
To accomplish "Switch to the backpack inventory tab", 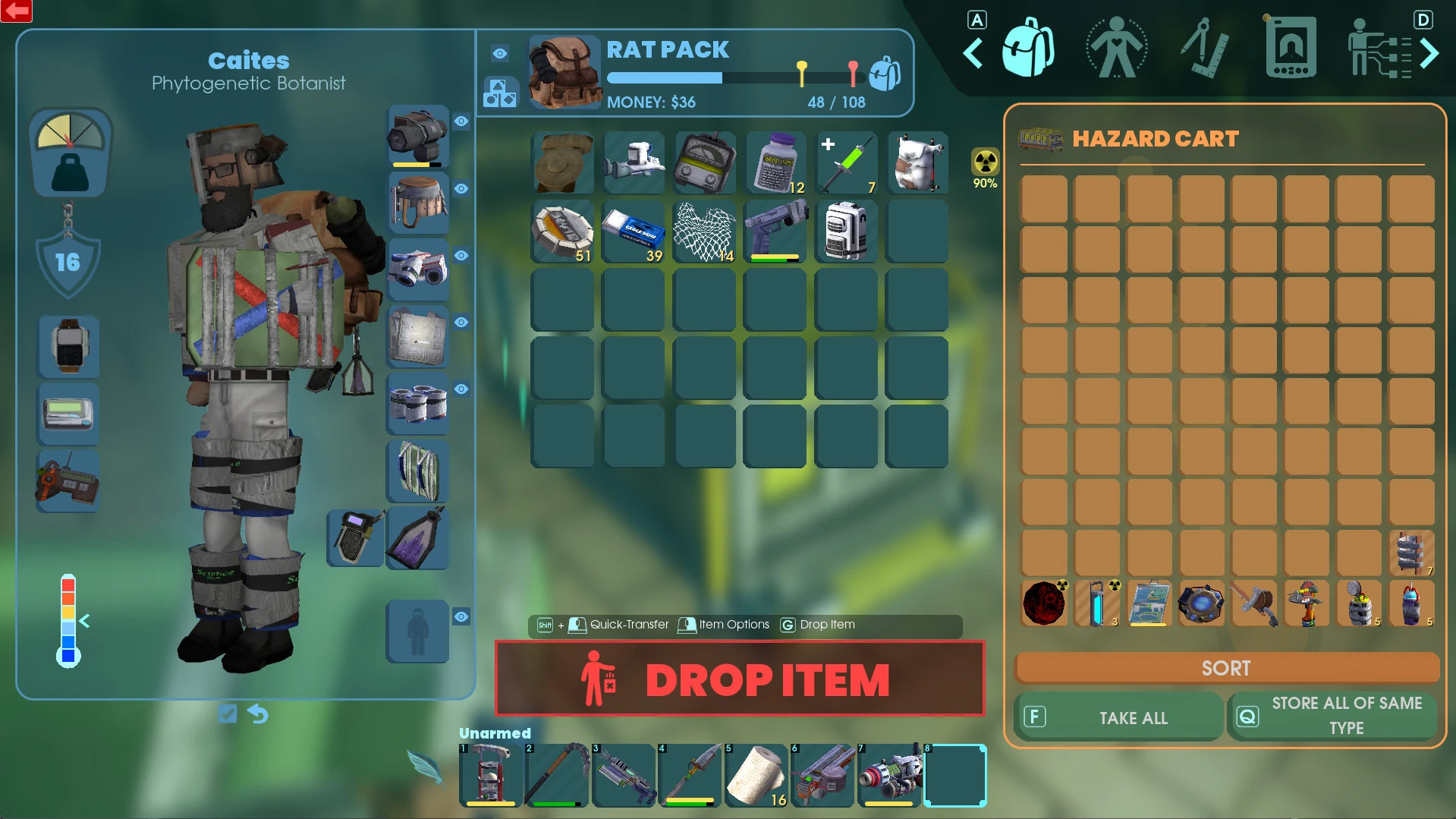I will [1027, 49].
